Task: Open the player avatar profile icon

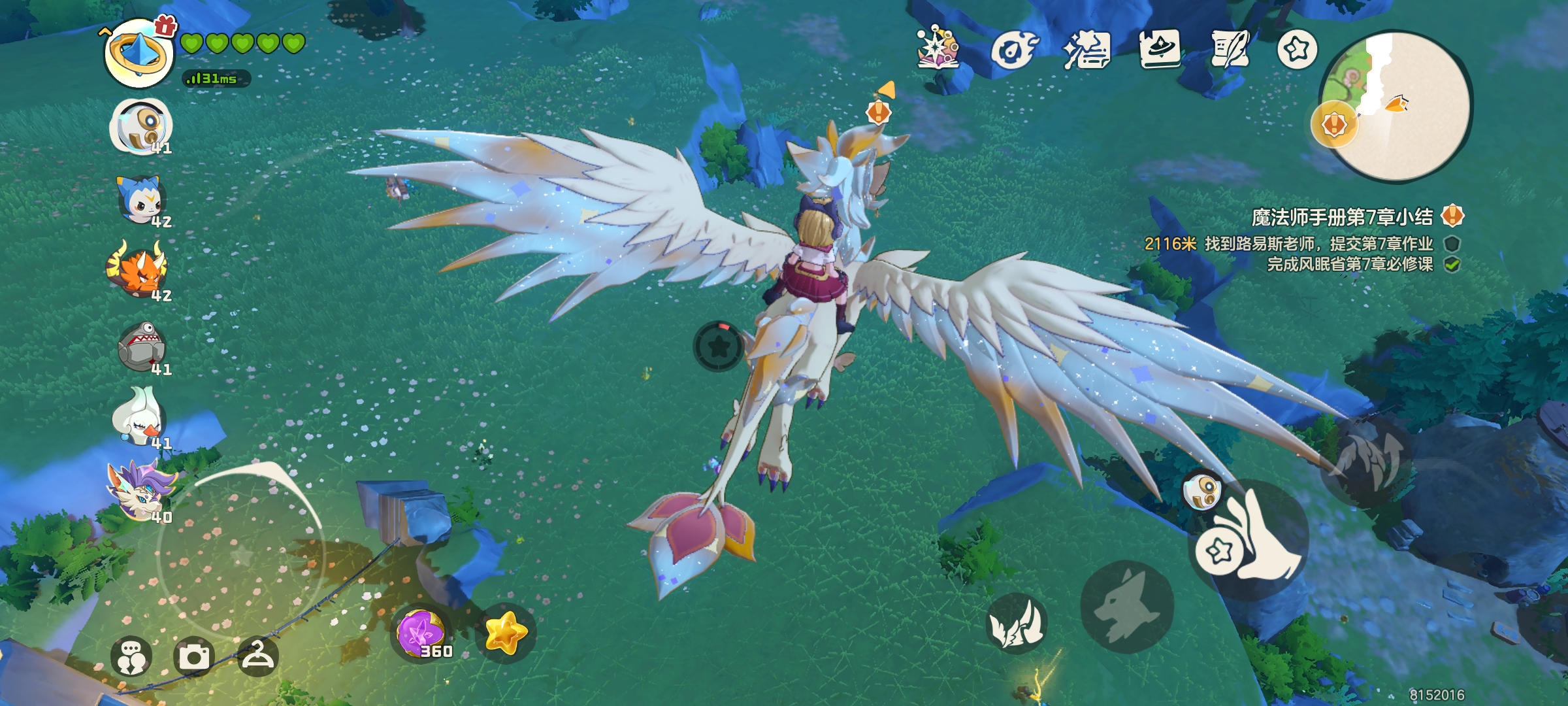Action: point(139,54)
